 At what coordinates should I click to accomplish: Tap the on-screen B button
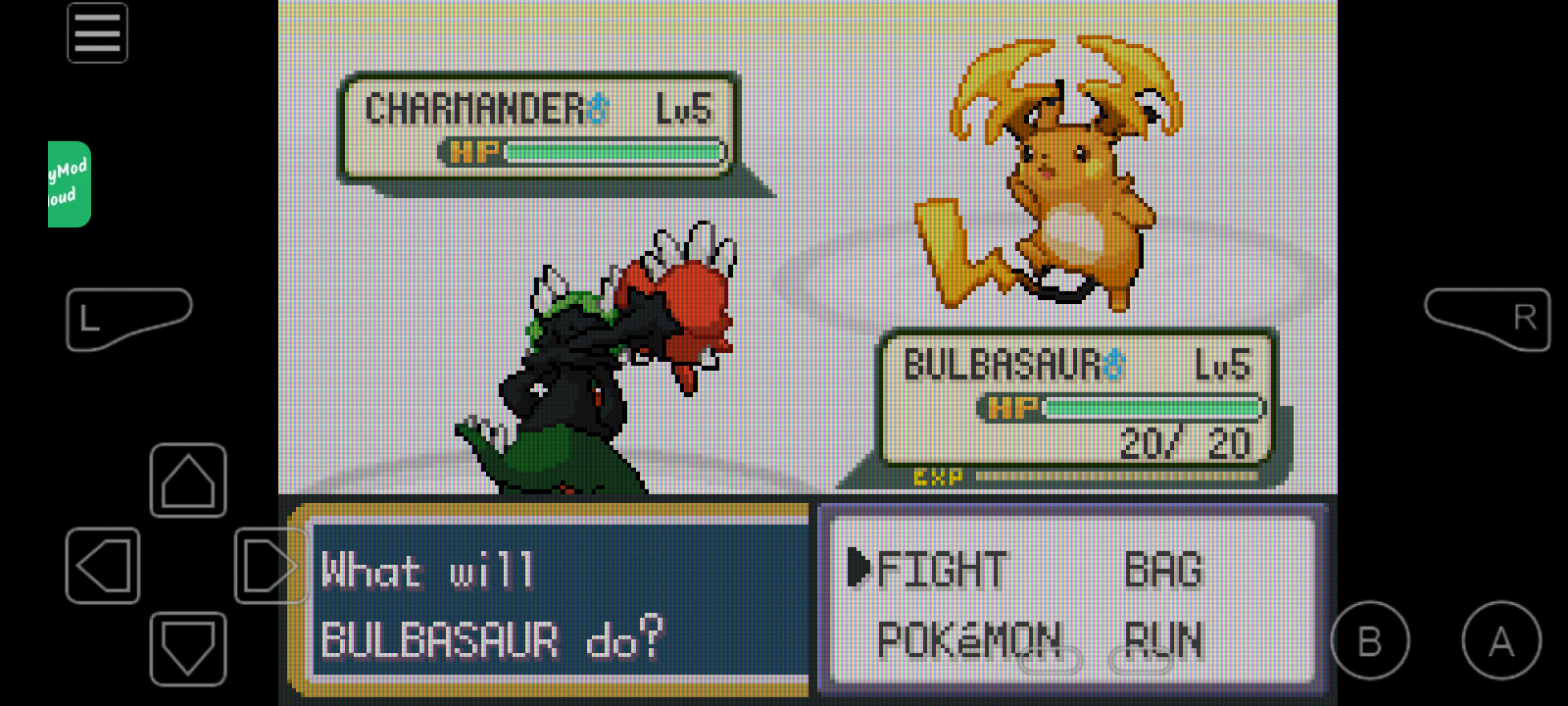tap(1370, 641)
